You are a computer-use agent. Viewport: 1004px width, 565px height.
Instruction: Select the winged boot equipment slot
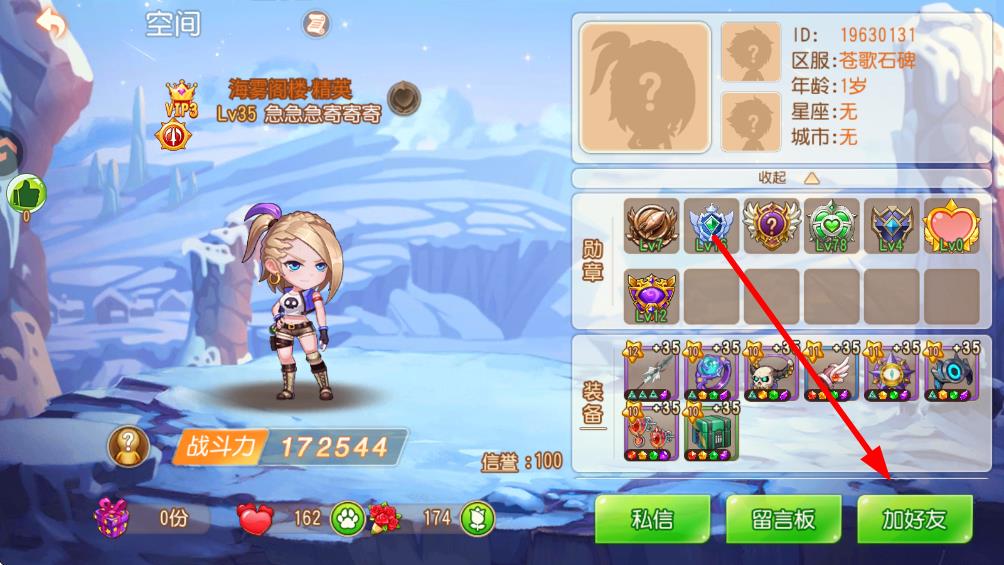pos(831,372)
